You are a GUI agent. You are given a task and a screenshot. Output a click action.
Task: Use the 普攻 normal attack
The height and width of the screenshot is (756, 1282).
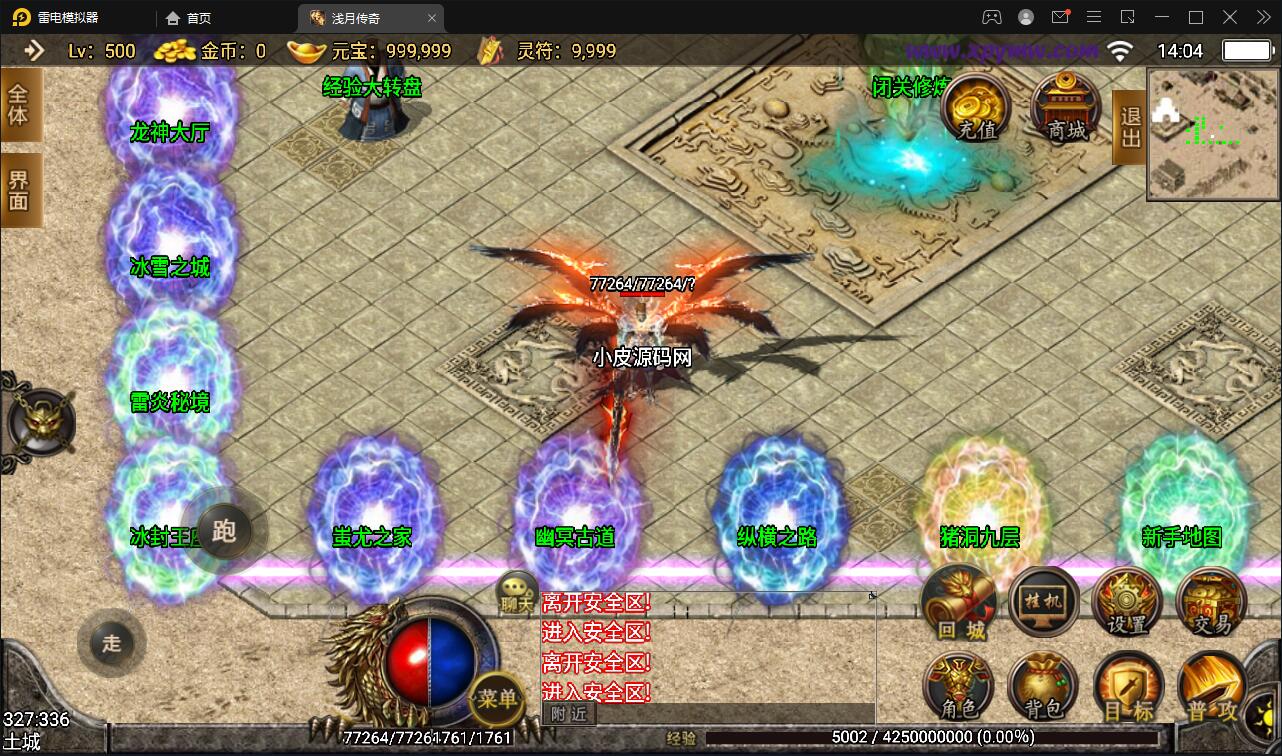1211,688
